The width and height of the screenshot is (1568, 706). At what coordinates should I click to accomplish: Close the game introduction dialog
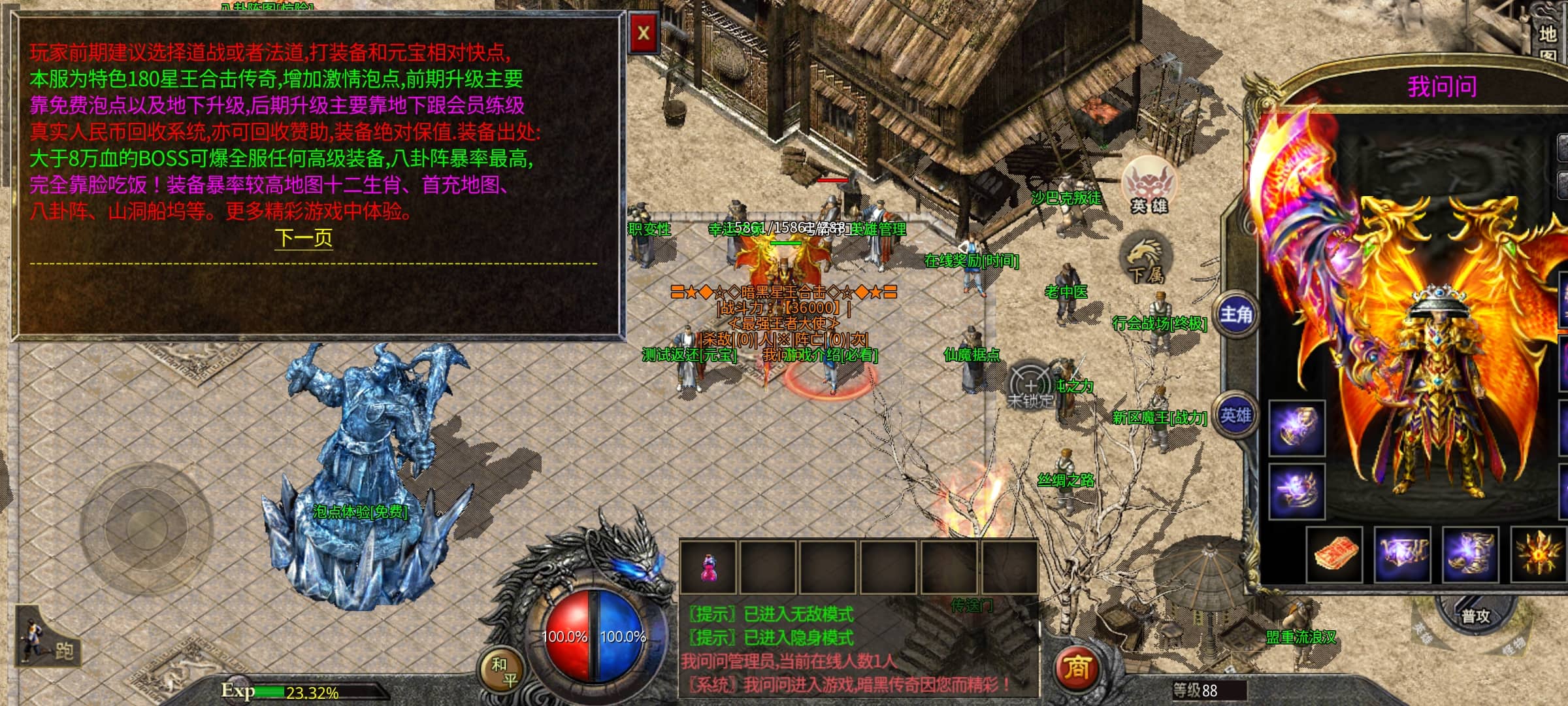pos(644,33)
